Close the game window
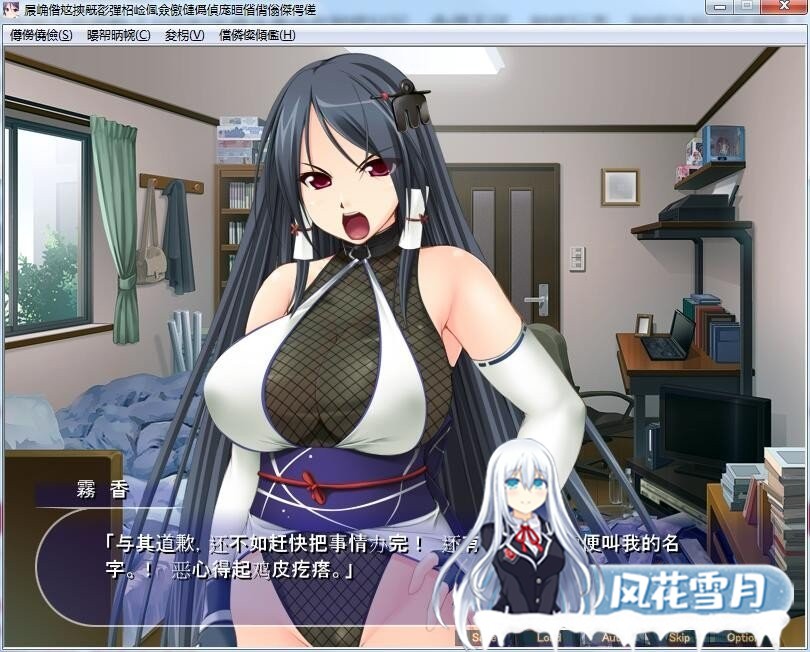This screenshot has width=810, height=652. point(783,7)
